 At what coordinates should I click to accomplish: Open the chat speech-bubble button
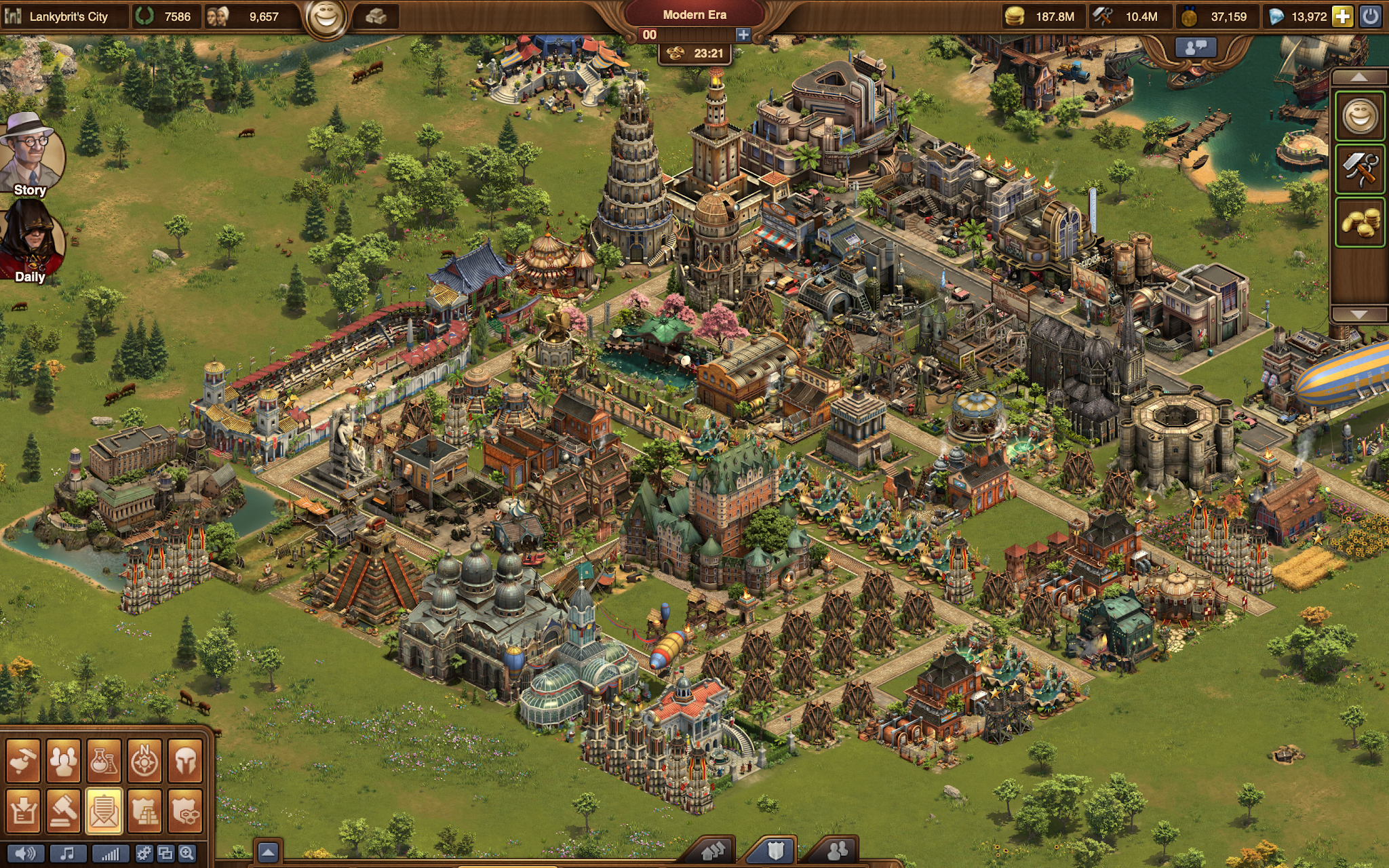click(1195, 47)
